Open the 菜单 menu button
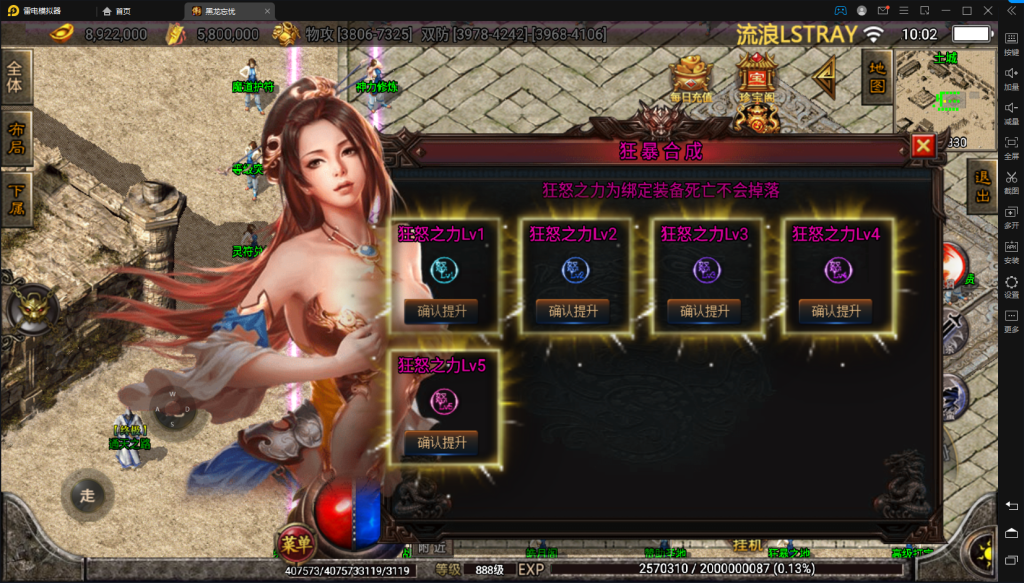Viewport: 1024px width, 583px height. coord(296,543)
